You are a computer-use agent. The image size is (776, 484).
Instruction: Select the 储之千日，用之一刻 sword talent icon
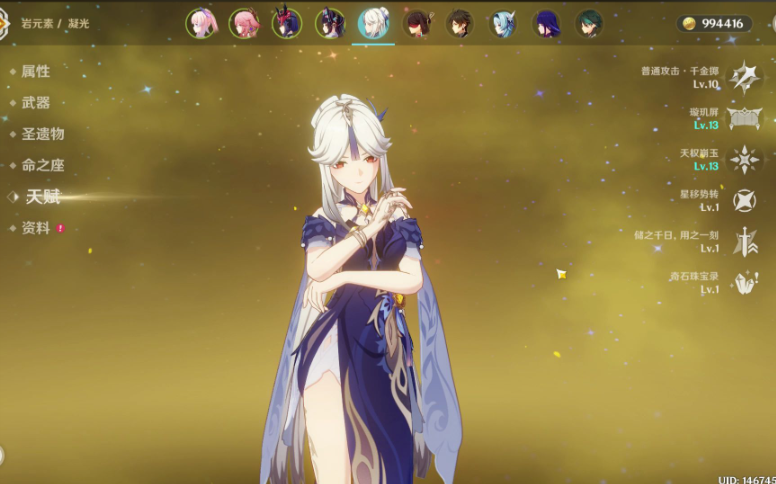(x=745, y=241)
